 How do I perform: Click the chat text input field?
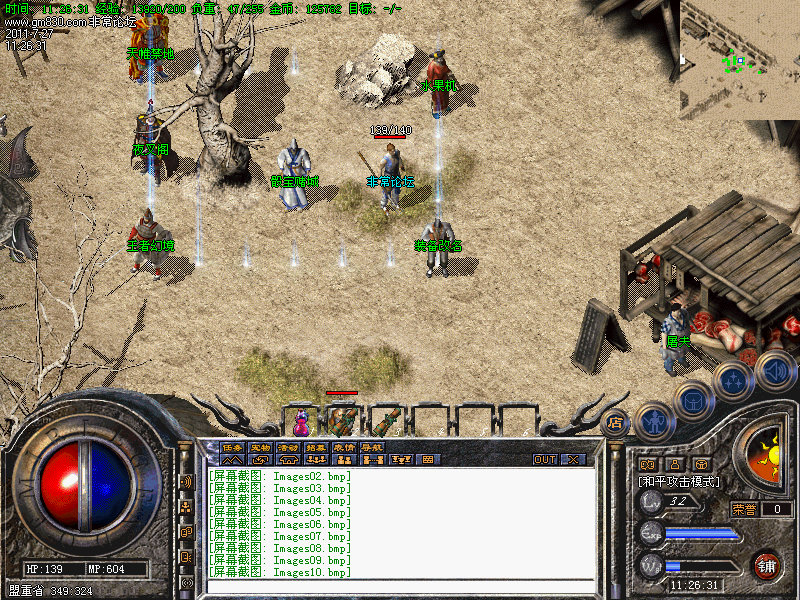[400, 587]
